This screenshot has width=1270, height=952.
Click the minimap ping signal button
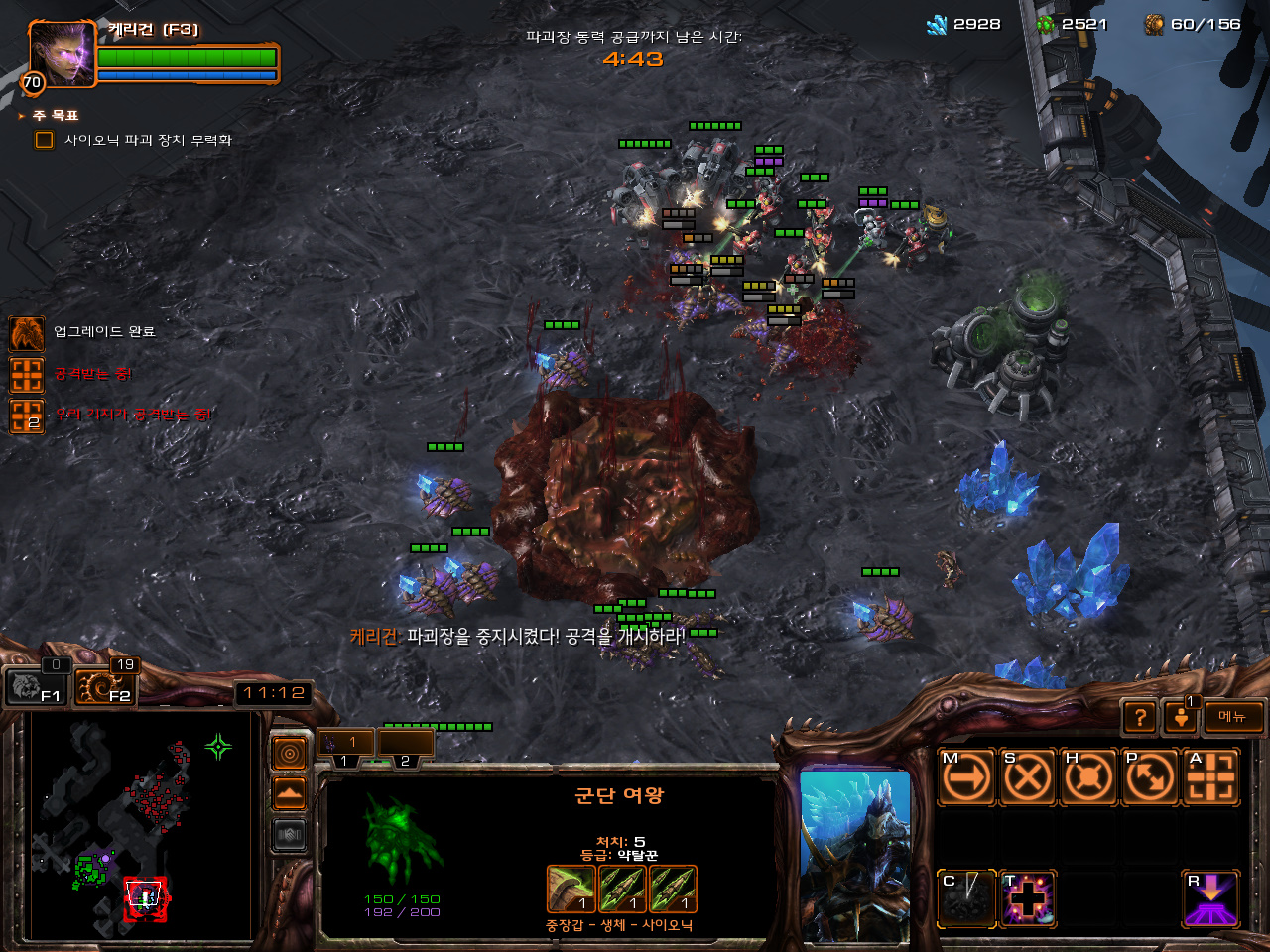tap(289, 755)
